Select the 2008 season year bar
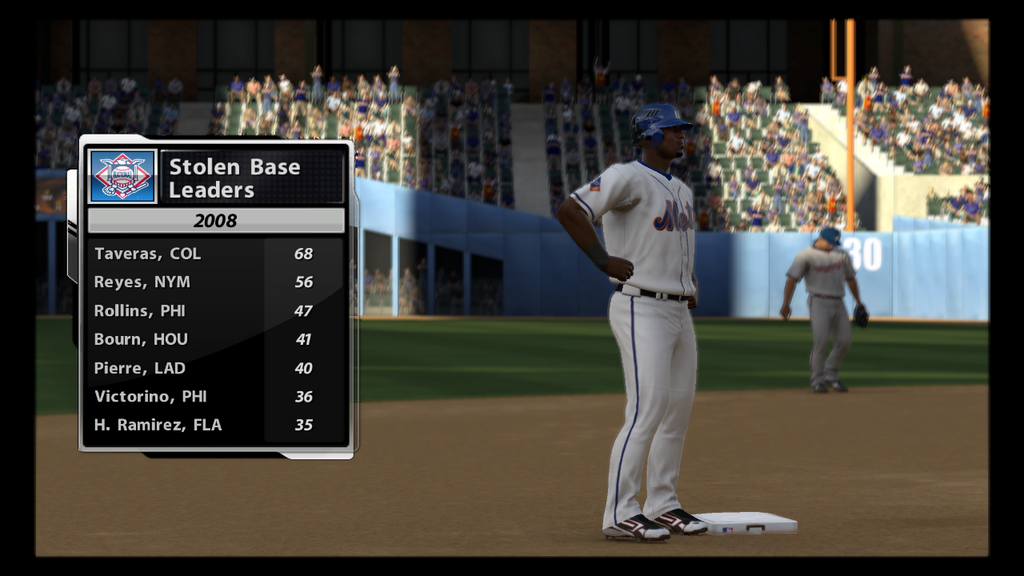Viewport: 1024px width, 576px height. (216, 220)
